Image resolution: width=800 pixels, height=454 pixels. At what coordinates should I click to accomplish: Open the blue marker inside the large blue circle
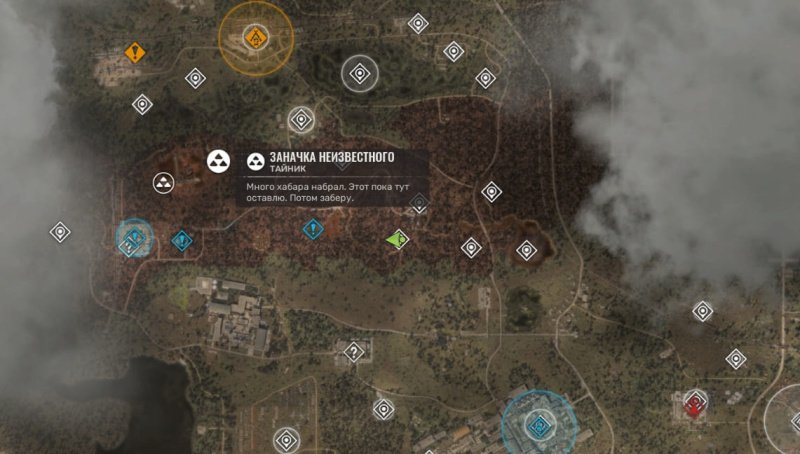(x=540, y=423)
